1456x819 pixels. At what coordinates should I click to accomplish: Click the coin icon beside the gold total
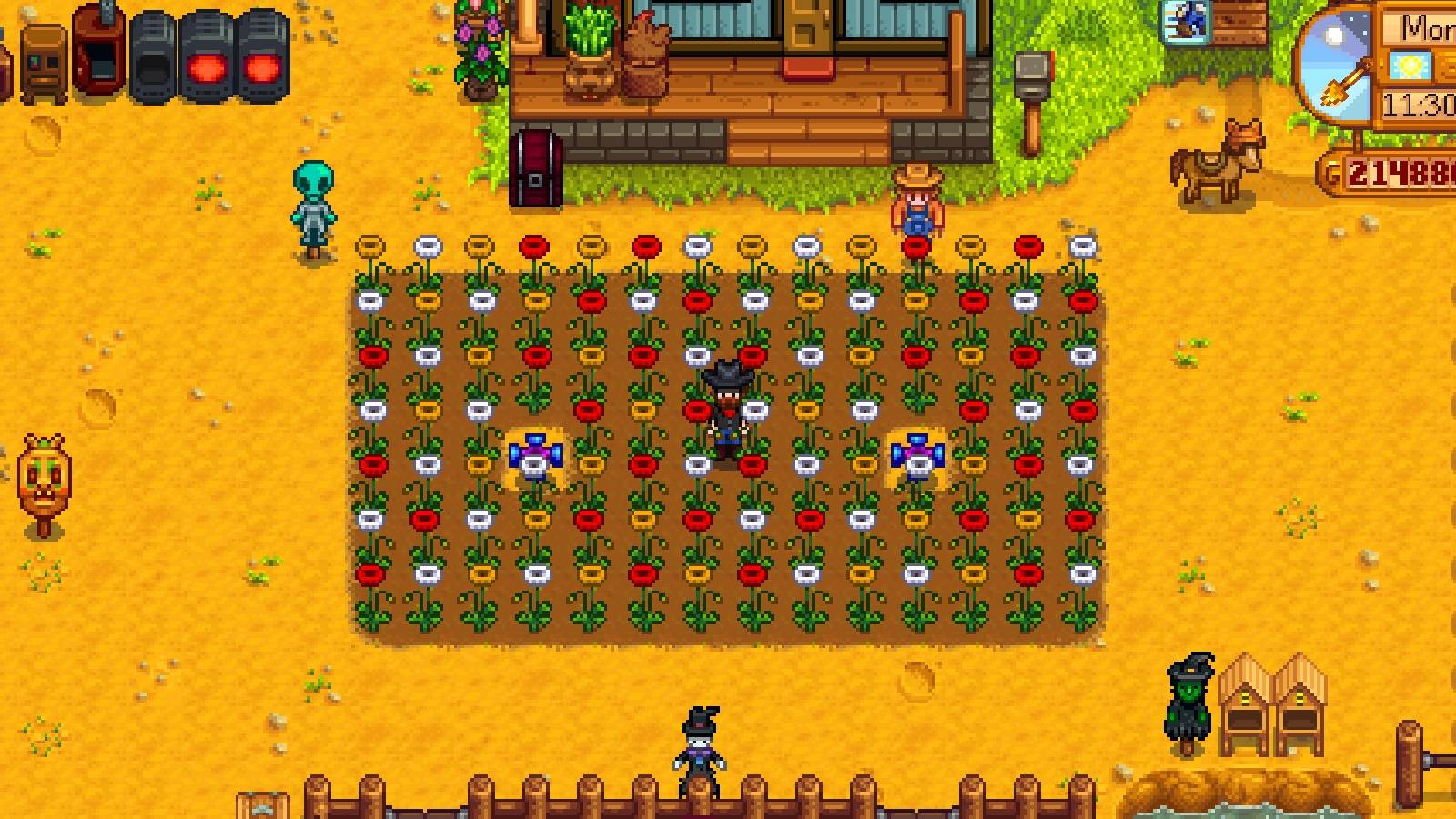click(1331, 168)
